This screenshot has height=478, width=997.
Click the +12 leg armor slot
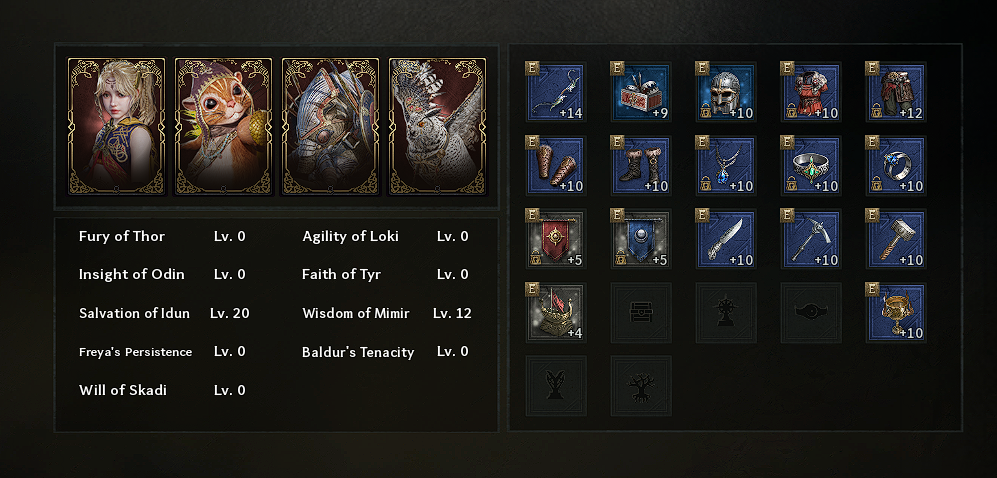tap(896, 92)
